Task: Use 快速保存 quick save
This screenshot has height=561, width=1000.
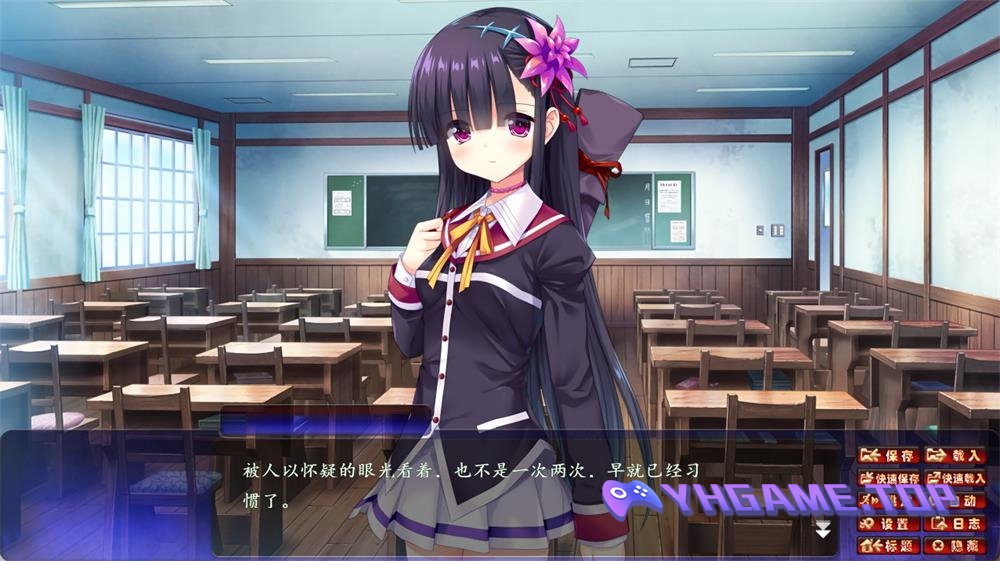Action: [889, 478]
